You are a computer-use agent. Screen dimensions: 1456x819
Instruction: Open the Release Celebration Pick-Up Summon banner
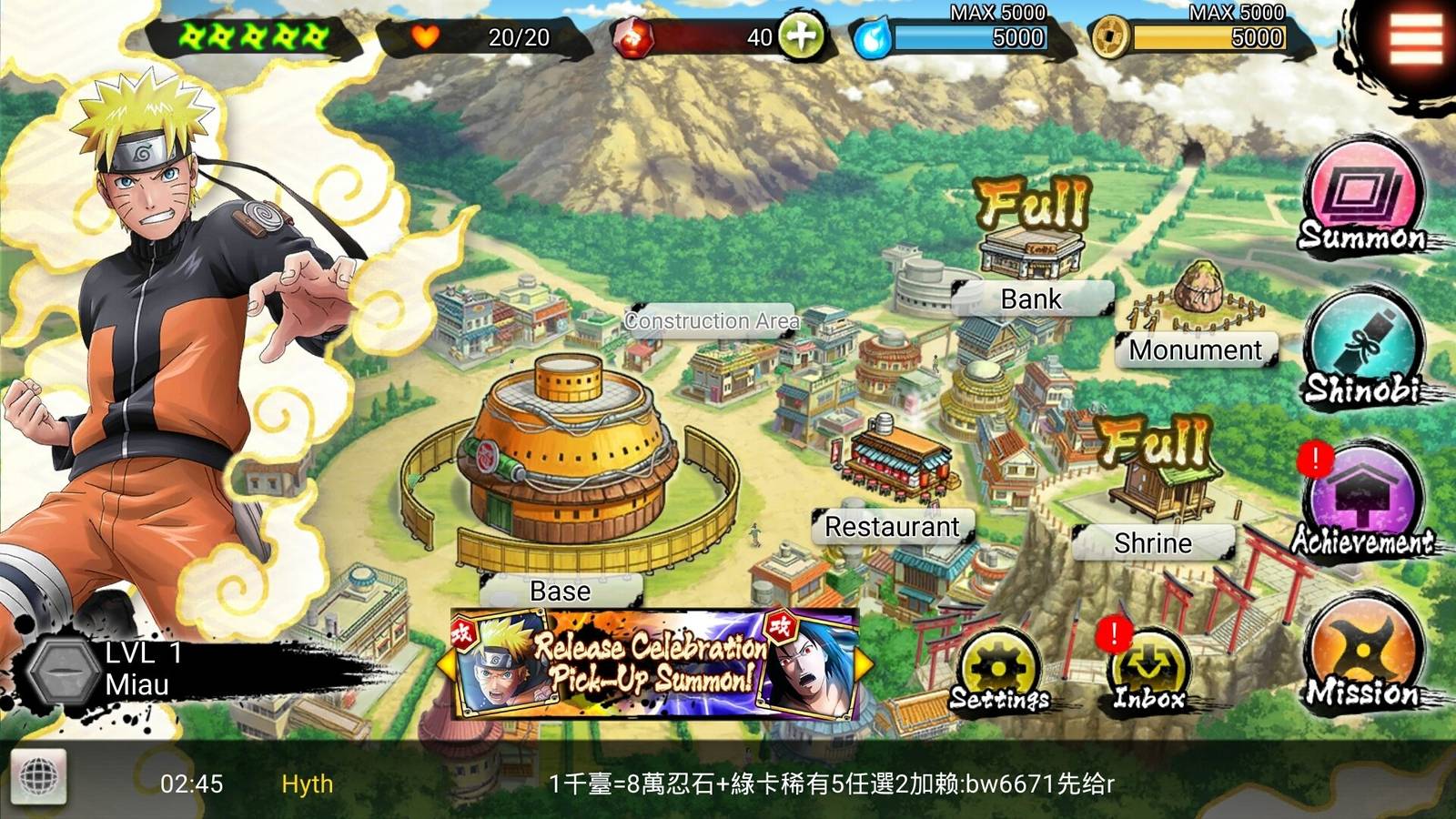click(653, 664)
